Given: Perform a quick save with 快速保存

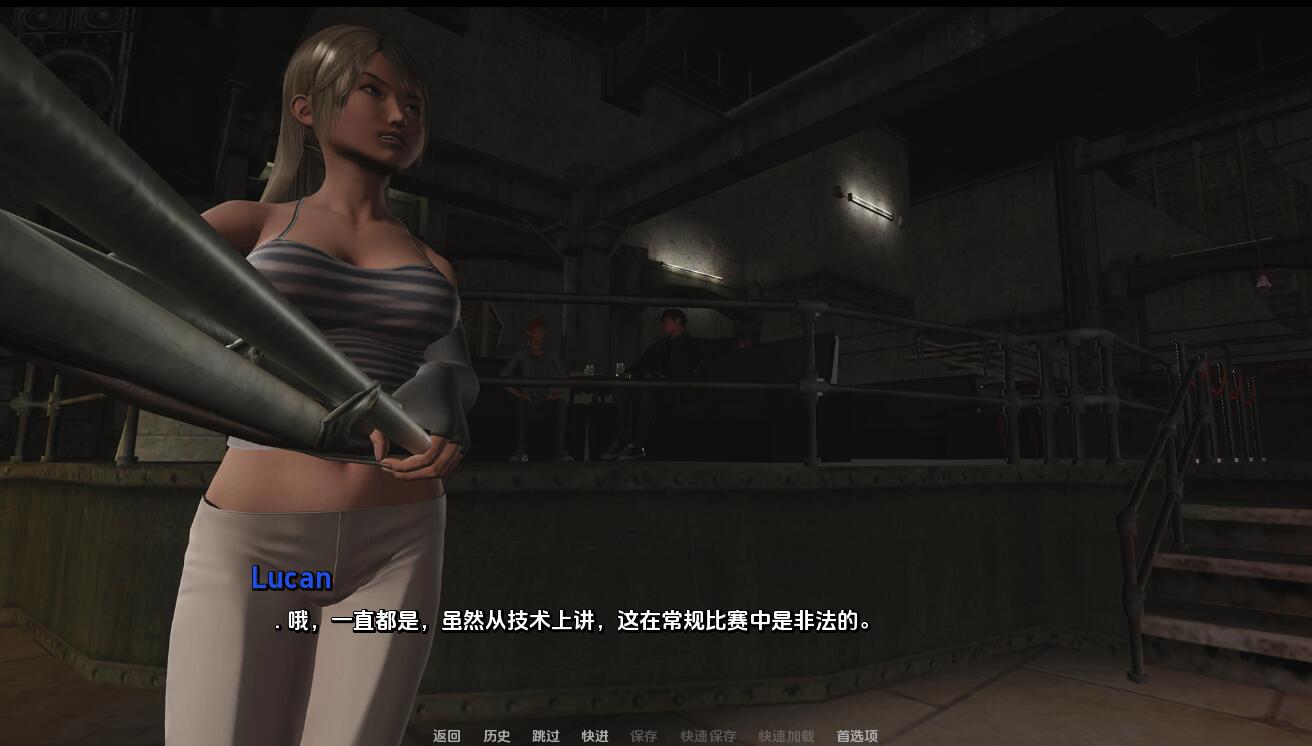Looking at the screenshot, I should pyautogui.click(x=706, y=737).
